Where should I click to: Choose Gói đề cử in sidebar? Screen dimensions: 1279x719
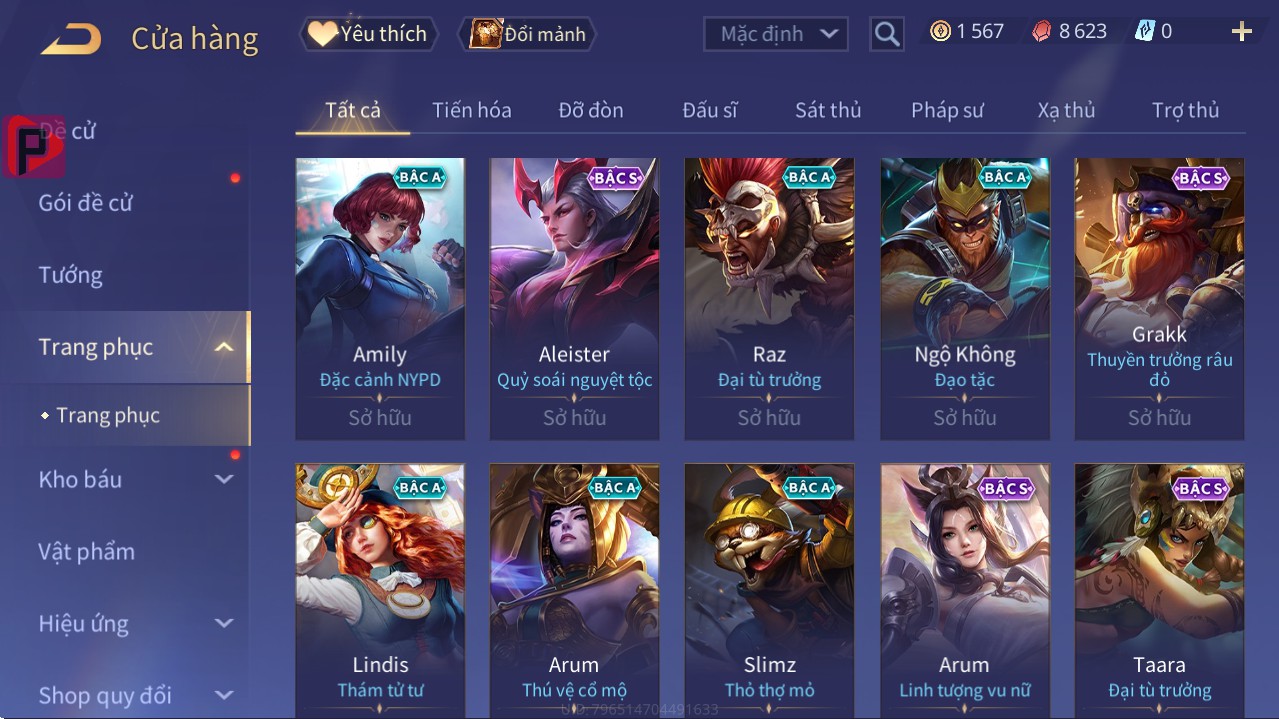(86, 203)
